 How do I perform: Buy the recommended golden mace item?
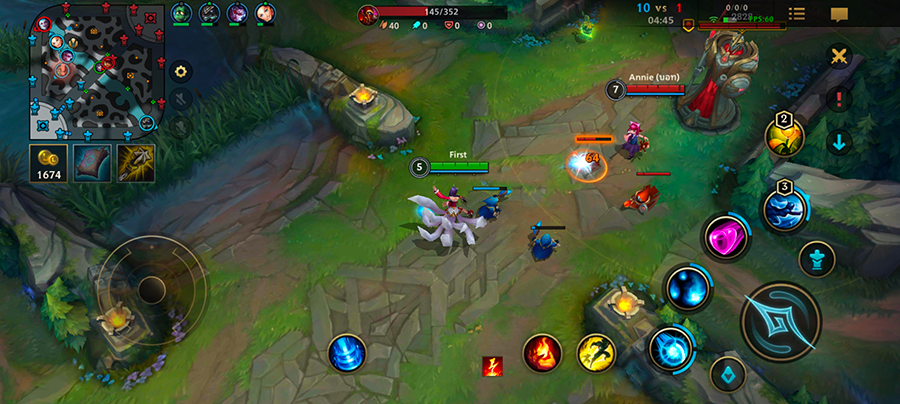(x=136, y=163)
